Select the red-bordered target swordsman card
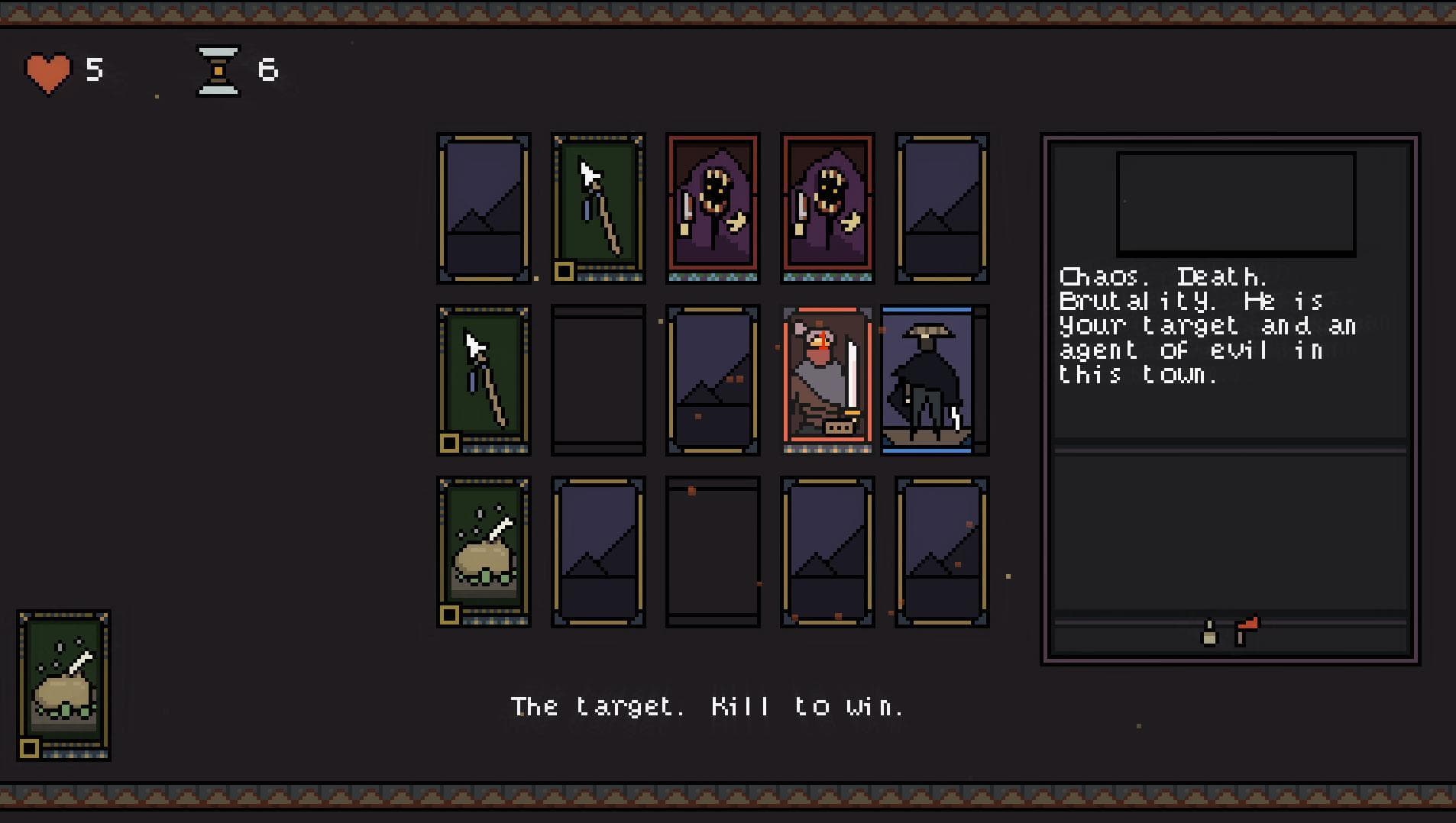Viewport: 1456px width, 823px height. [827, 379]
